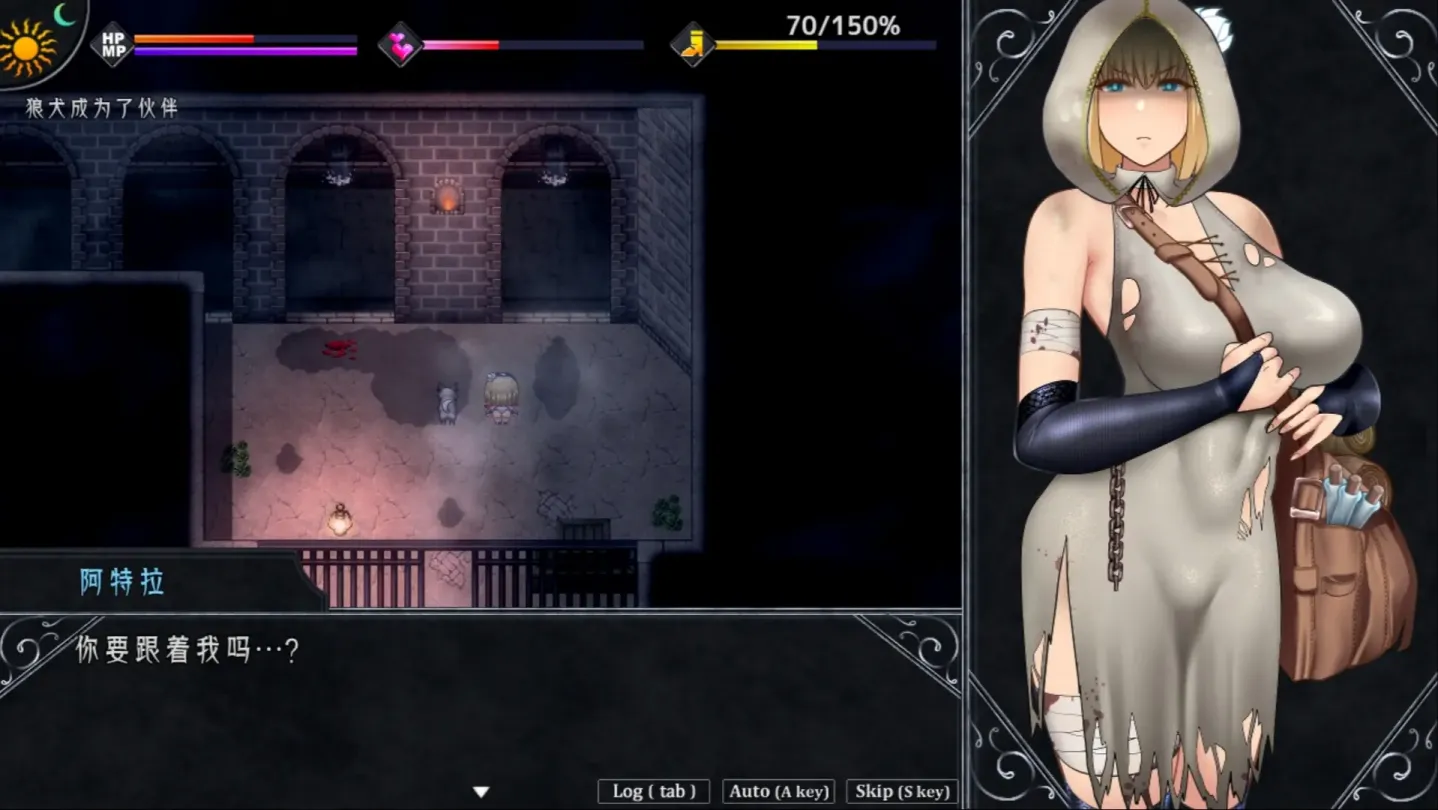Enable Auto mode with the Auto button
1438x810 pixels.
778,791
